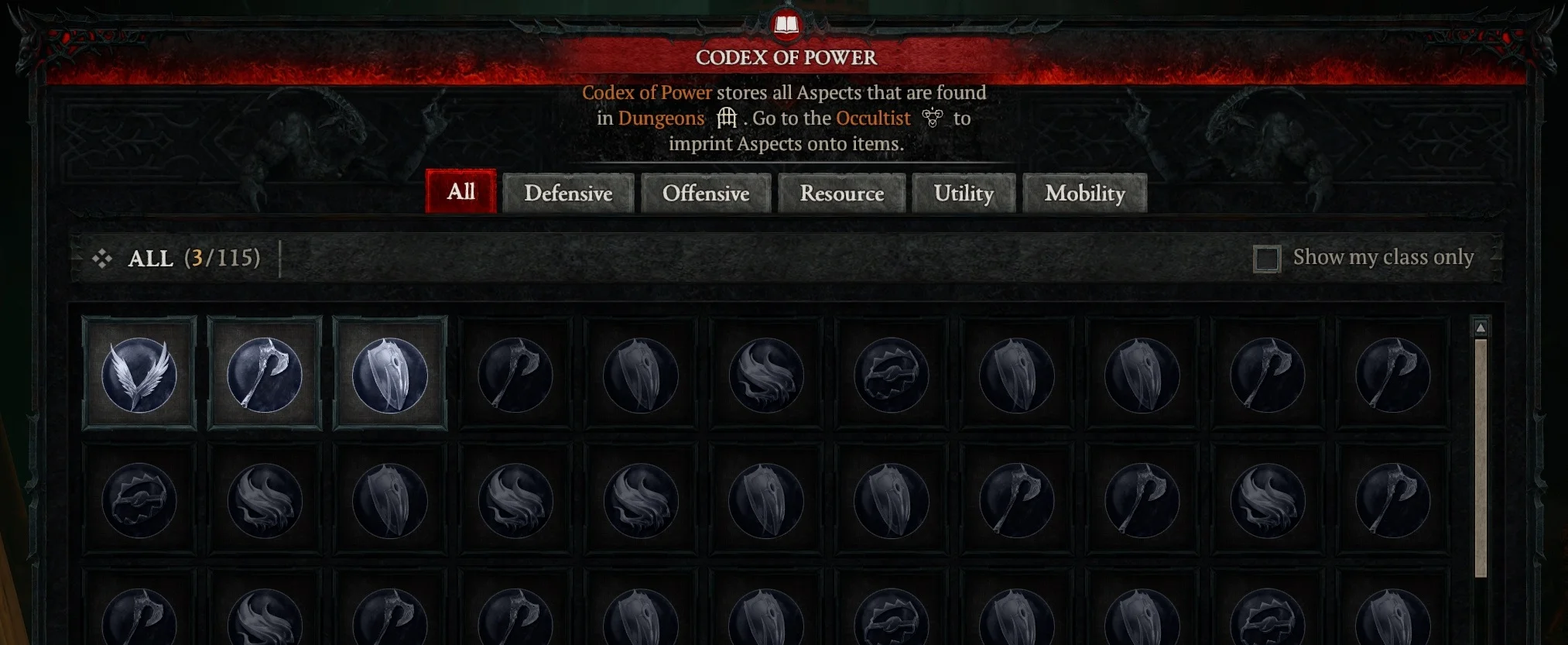The width and height of the screenshot is (1568, 645).
Task: Click the Dungeons link text
Action: [662, 118]
